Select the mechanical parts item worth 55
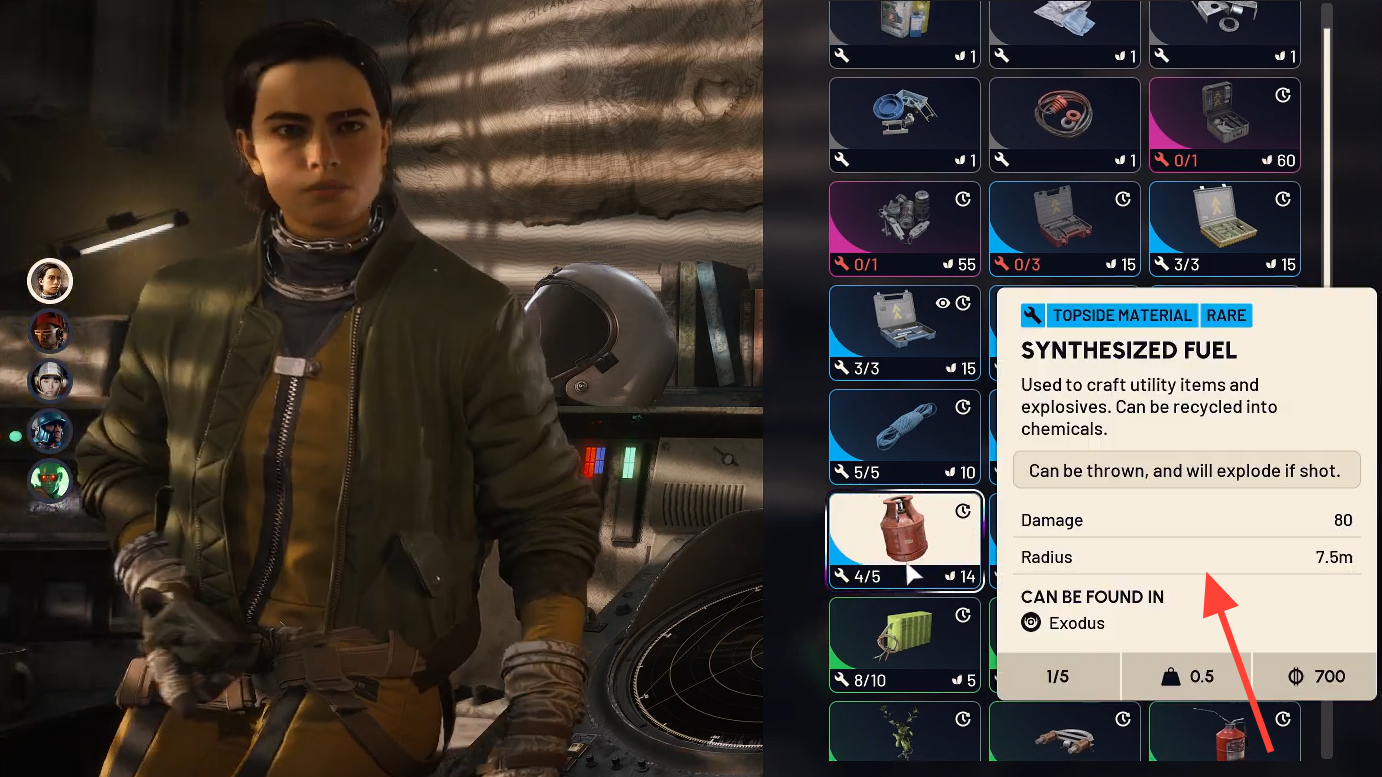Image resolution: width=1382 pixels, height=777 pixels. click(905, 228)
